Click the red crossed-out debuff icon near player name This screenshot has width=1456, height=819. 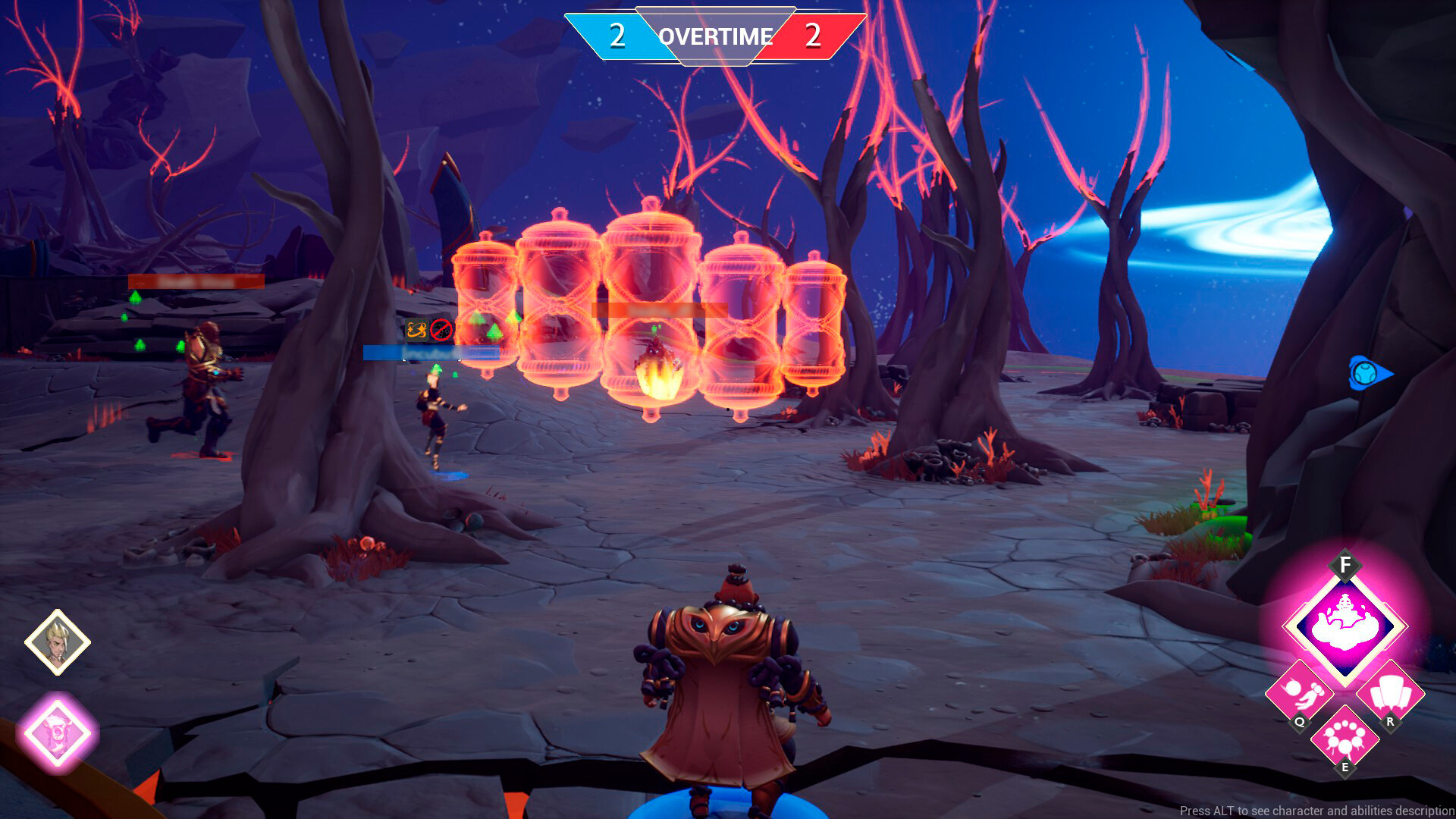coord(441,330)
